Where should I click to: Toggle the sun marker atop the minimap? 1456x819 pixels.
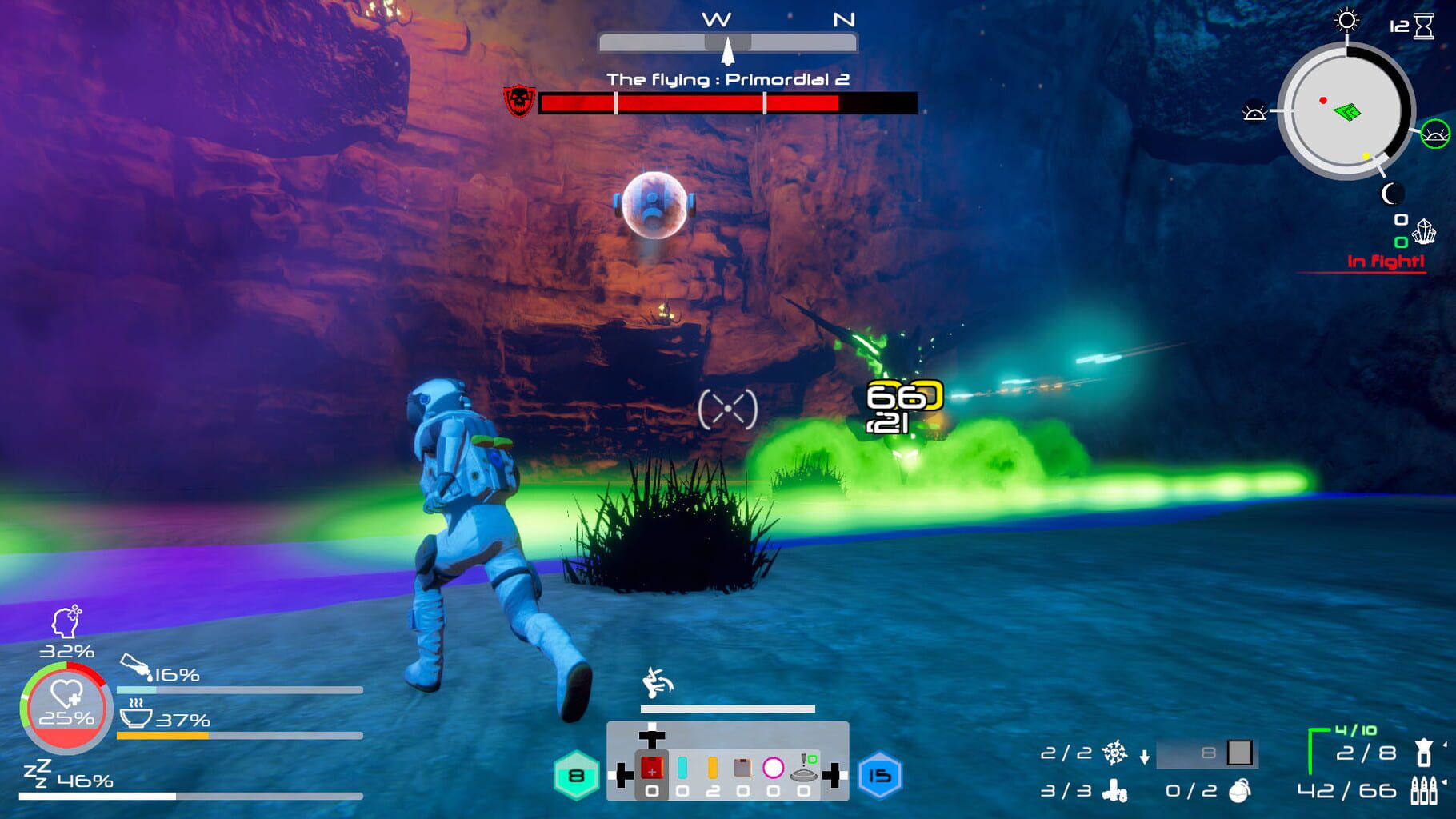tap(1347, 21)
